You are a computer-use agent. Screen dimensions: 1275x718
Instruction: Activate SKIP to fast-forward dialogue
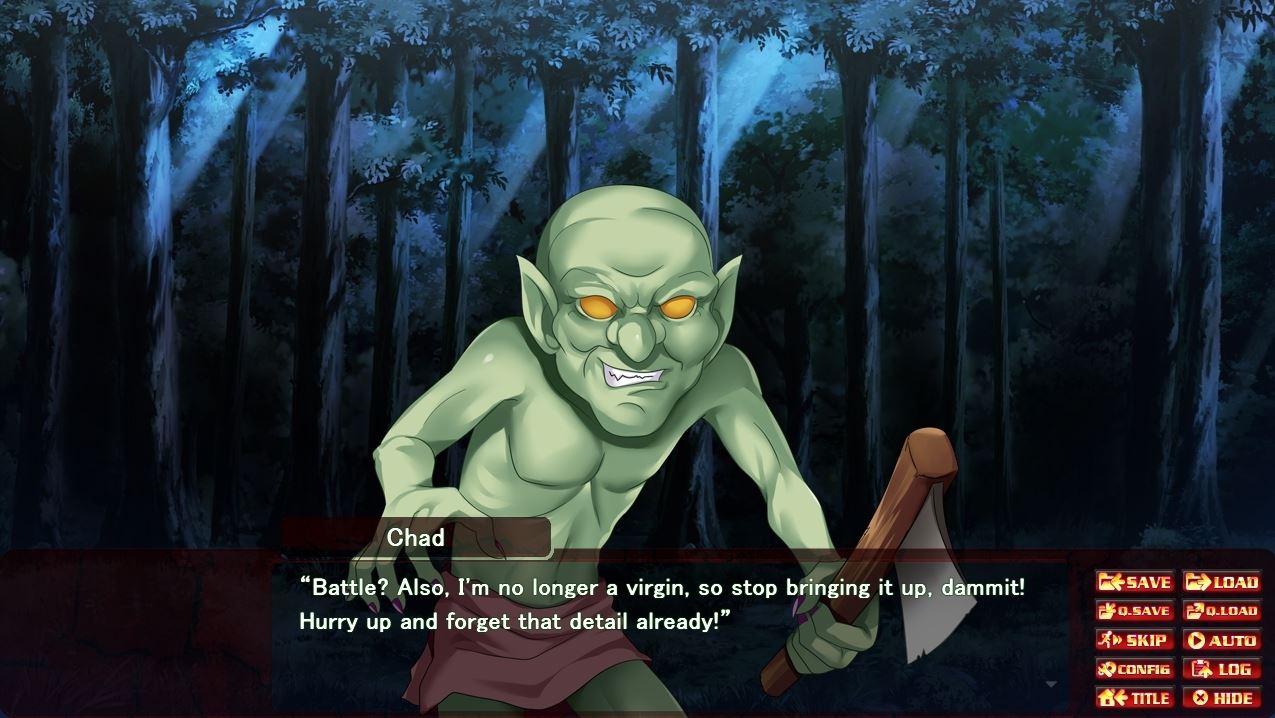click(x=1135, y=640)
